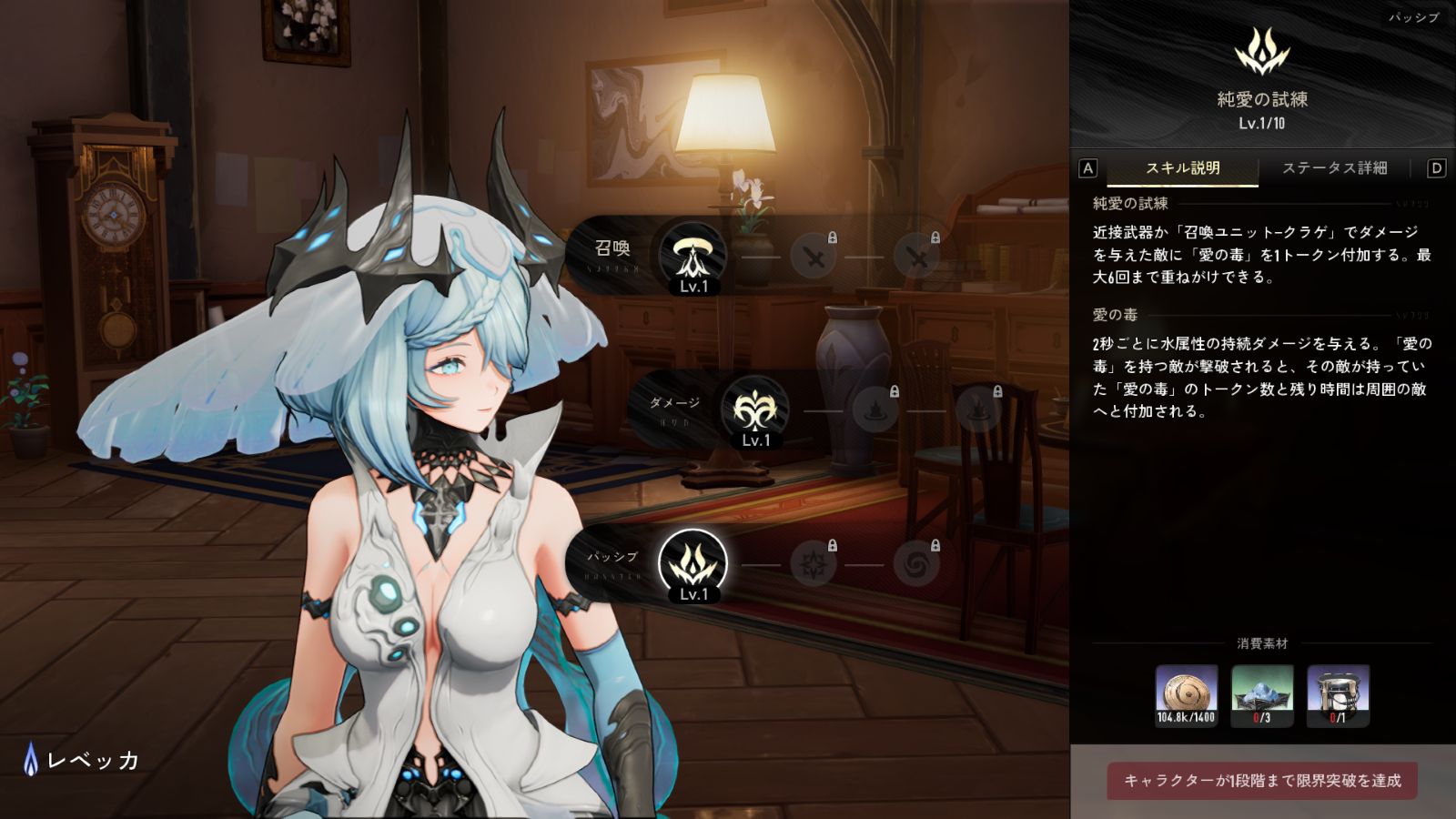This screenshot has width=1456, height=819.
Task: Open the ステータス詳細 tab
Action: tap(1334, 168)
